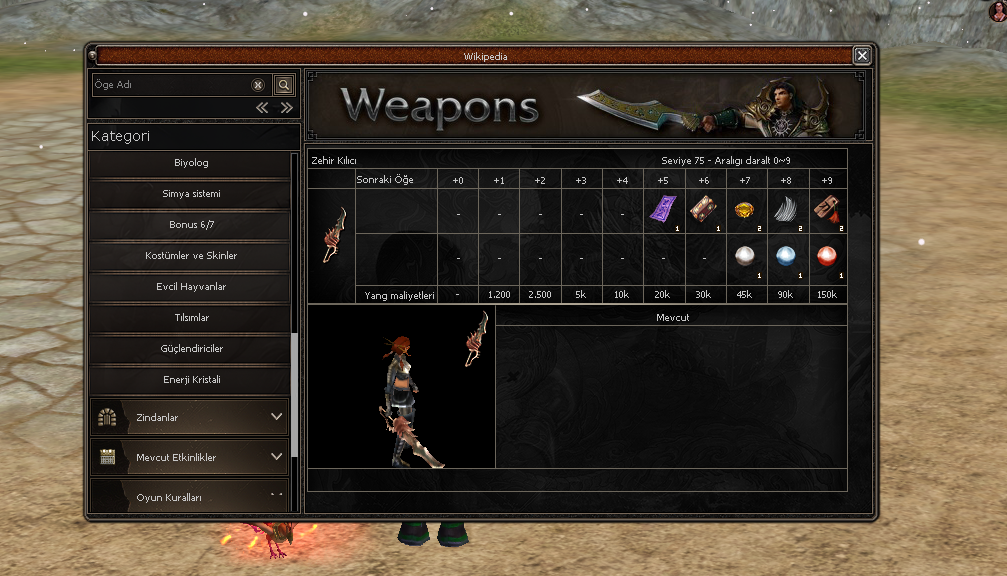Click the Öge Adı search field
Viewport: 1007px width, 576px height.
(x=170, y=85)
